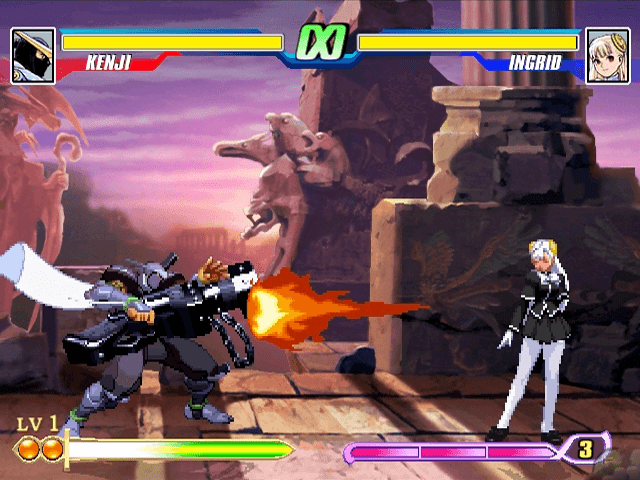This screenshot has height=480, width=640.
Task: Click Ingrid's character portrait
Action: 607,54
